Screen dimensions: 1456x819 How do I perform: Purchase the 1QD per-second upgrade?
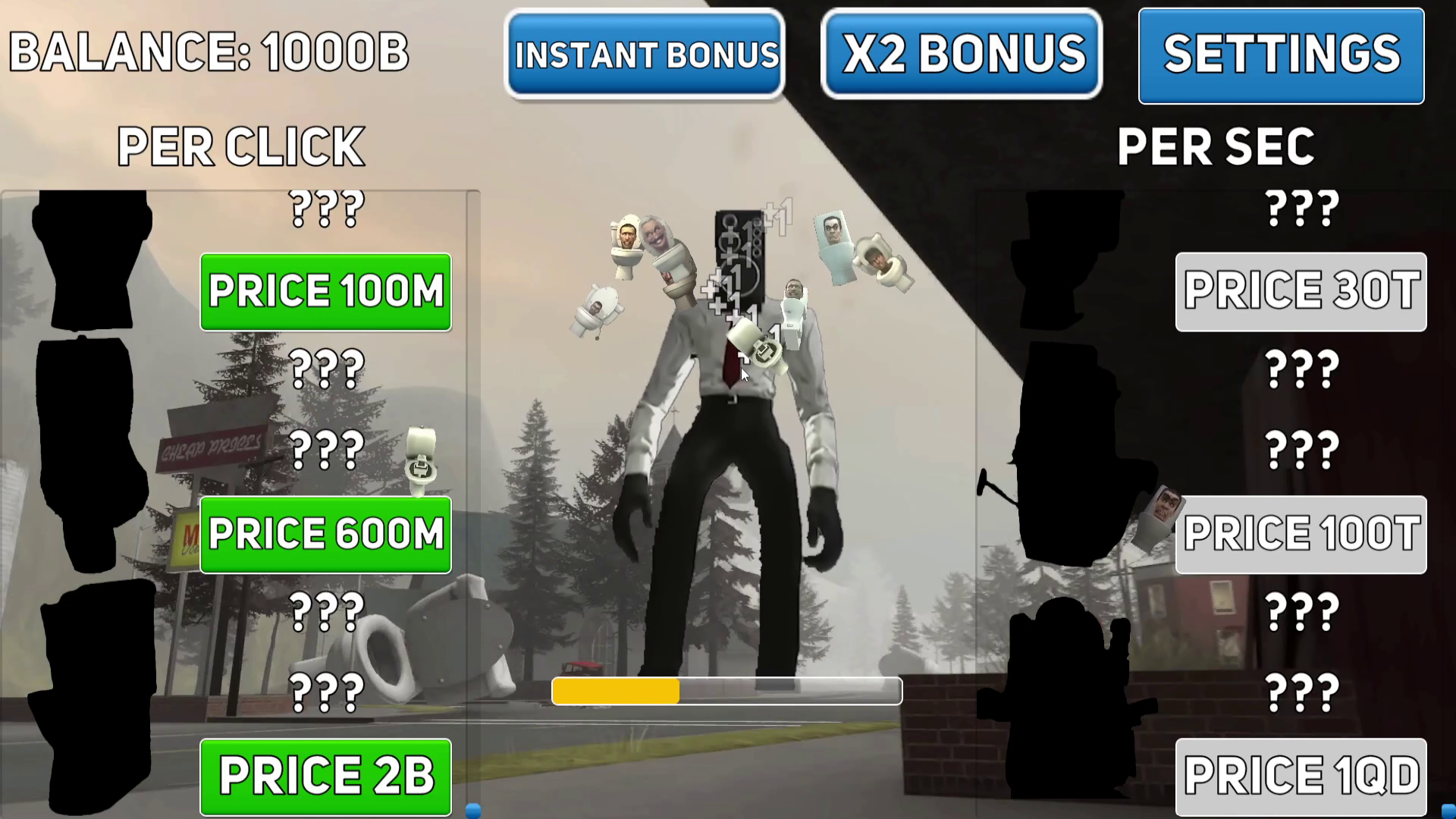click(1301, 775)
